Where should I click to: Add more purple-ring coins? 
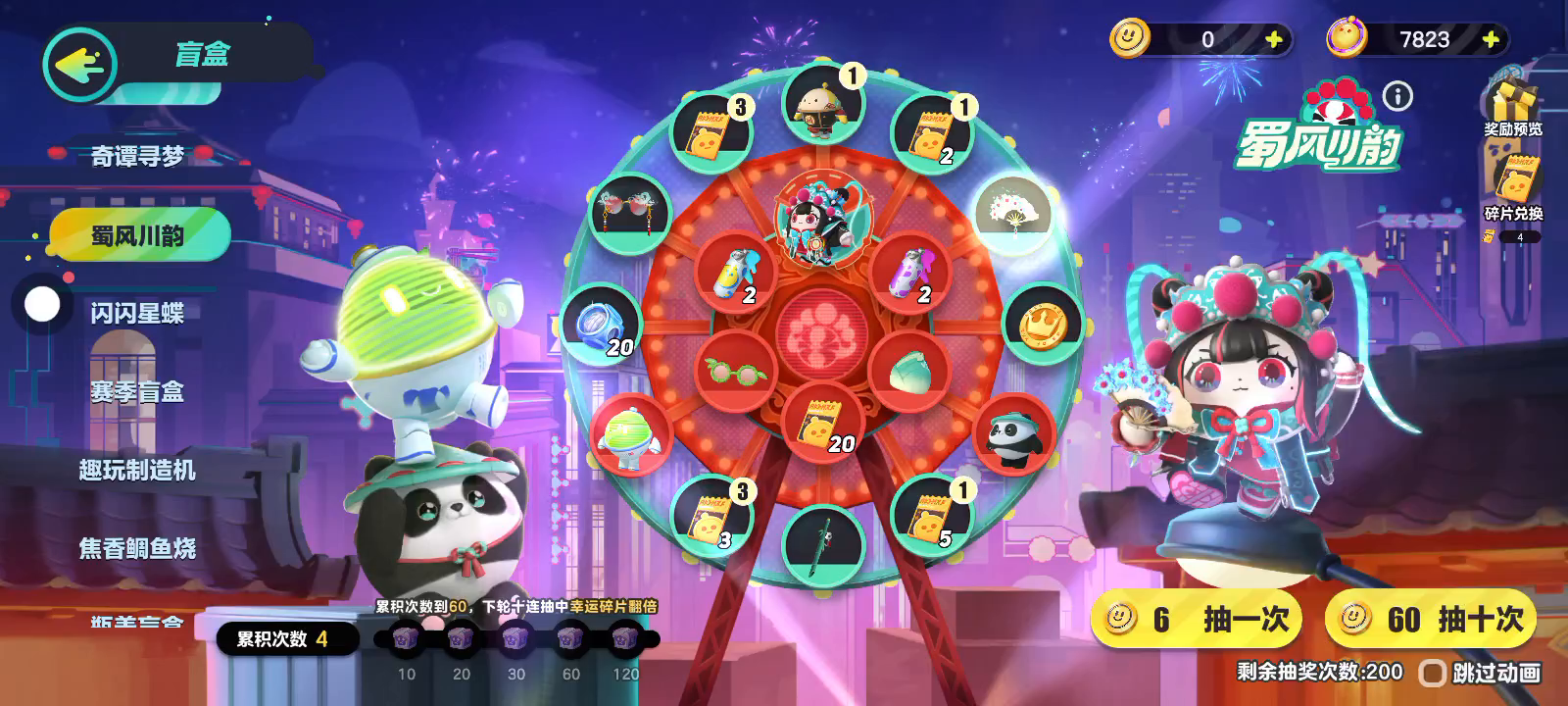[1491, 39]
